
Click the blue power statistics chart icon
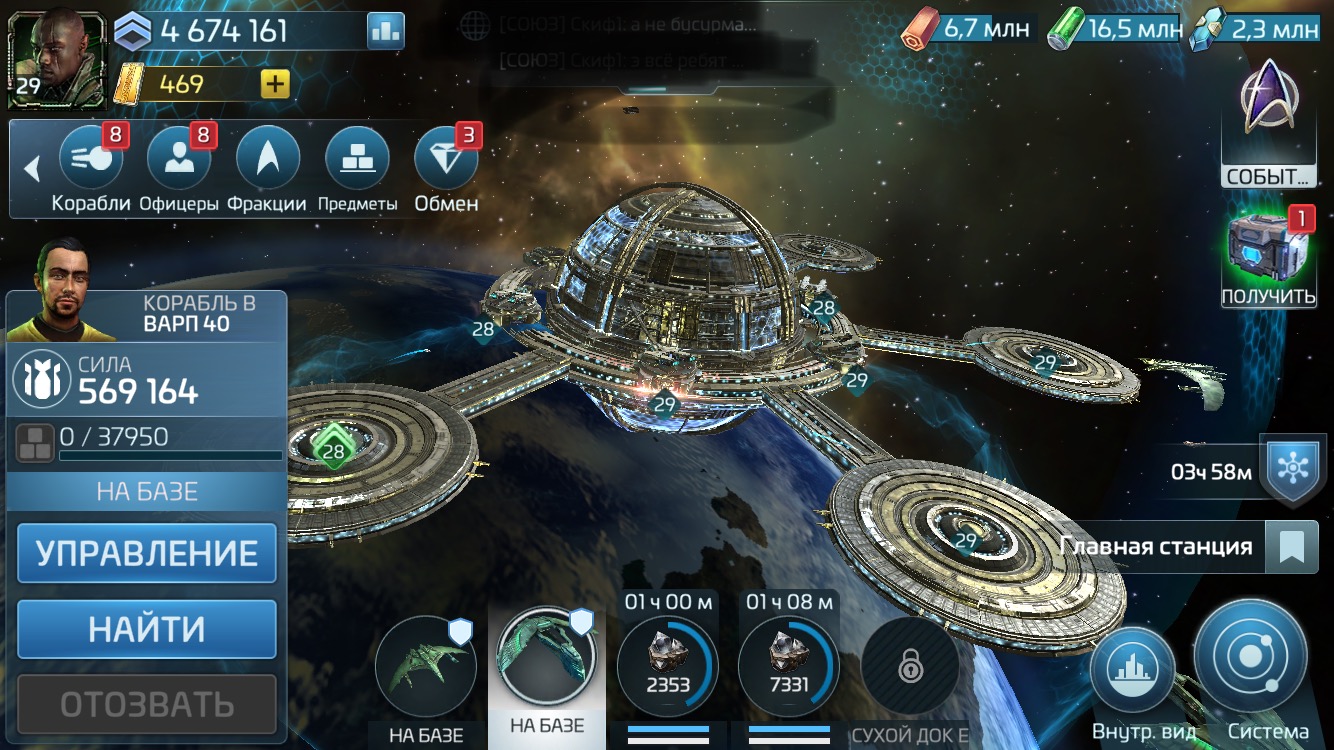click(383, 31)
